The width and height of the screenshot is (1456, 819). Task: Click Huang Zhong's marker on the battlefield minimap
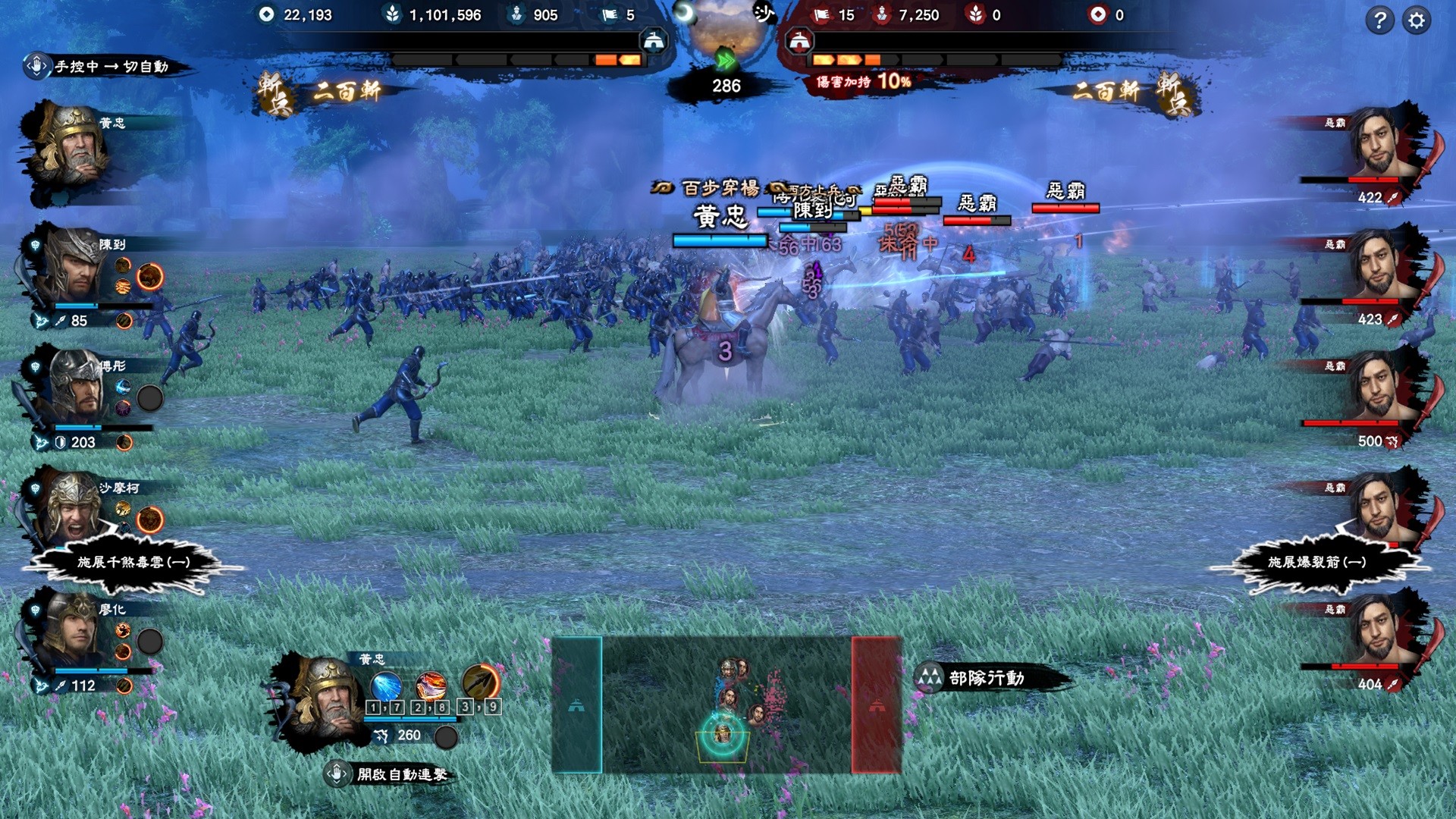(x=723, y=734)
